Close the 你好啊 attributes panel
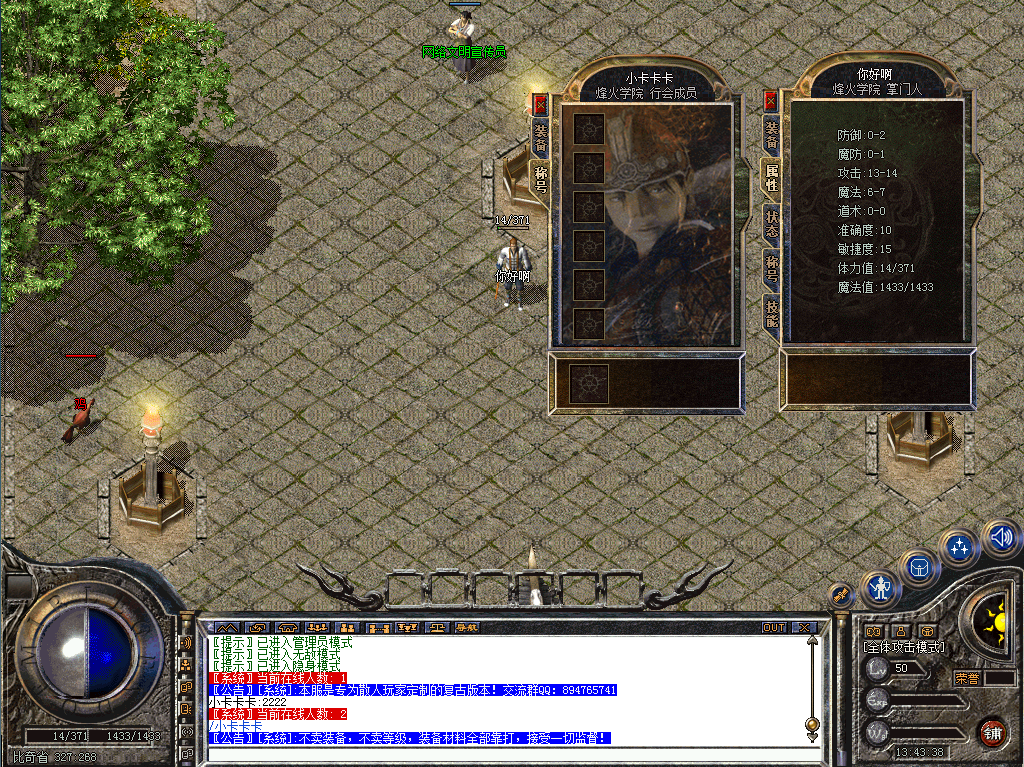Viewport: 1024px width, 767px height. pyautogui.click(x=770, y=101)
